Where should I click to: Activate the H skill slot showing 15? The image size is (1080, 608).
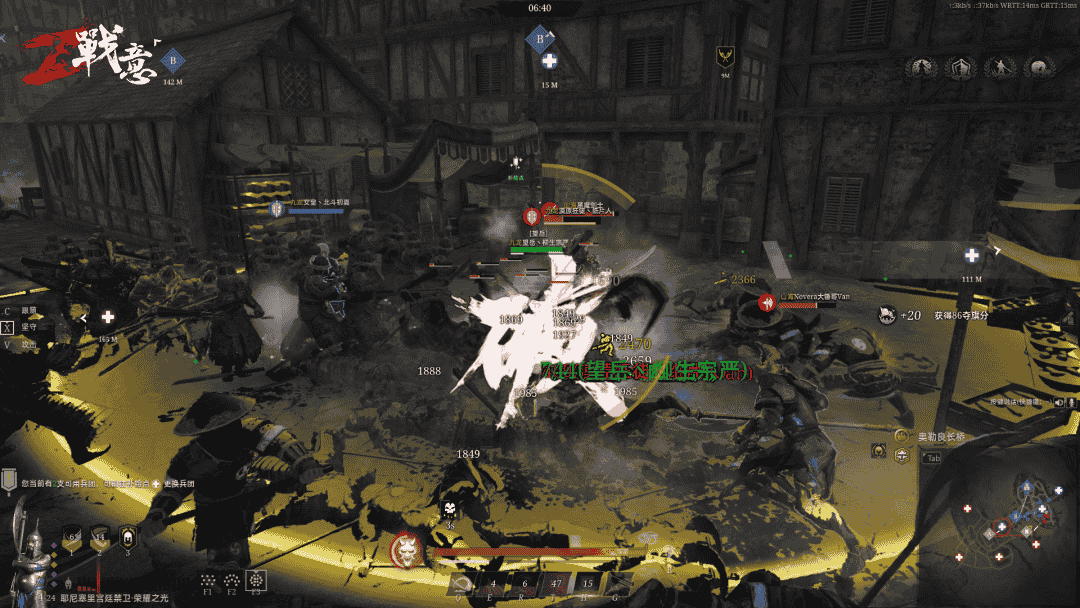click(587, 584)
